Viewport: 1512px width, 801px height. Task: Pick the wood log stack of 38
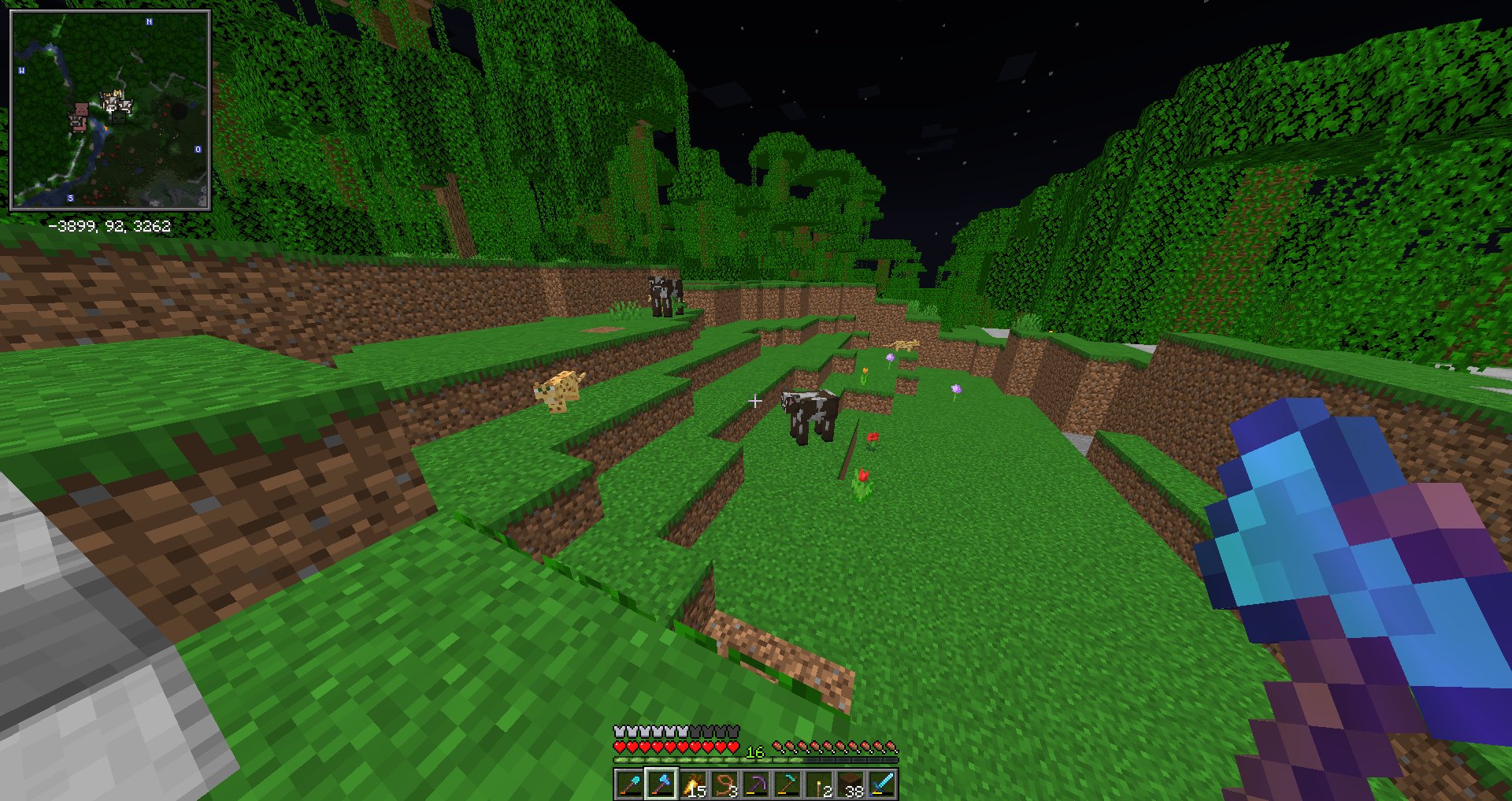pos(850,784)
